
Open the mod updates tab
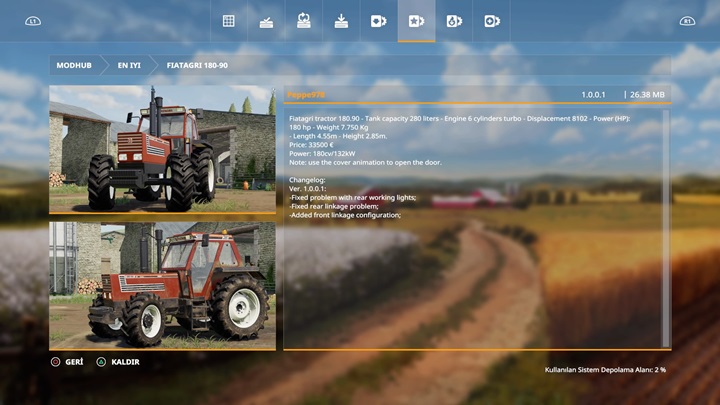[x=304, y=21]
